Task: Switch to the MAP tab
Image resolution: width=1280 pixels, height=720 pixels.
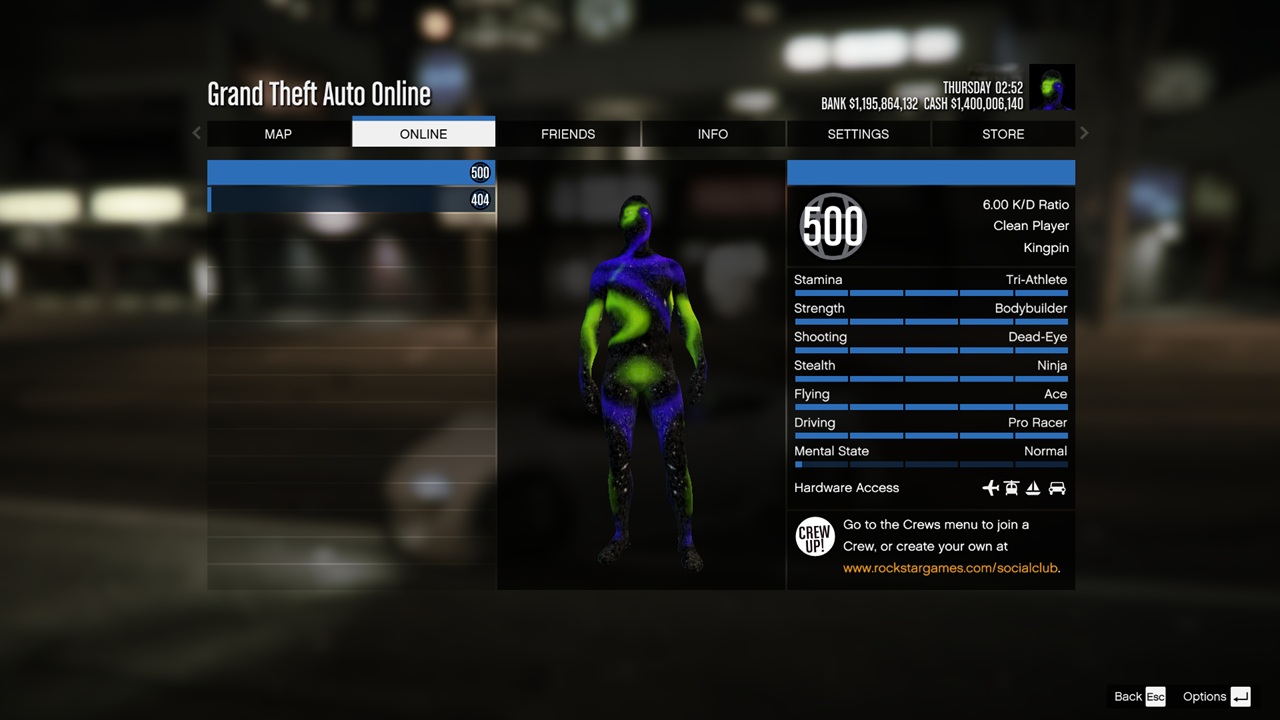Action: (277, 134)
